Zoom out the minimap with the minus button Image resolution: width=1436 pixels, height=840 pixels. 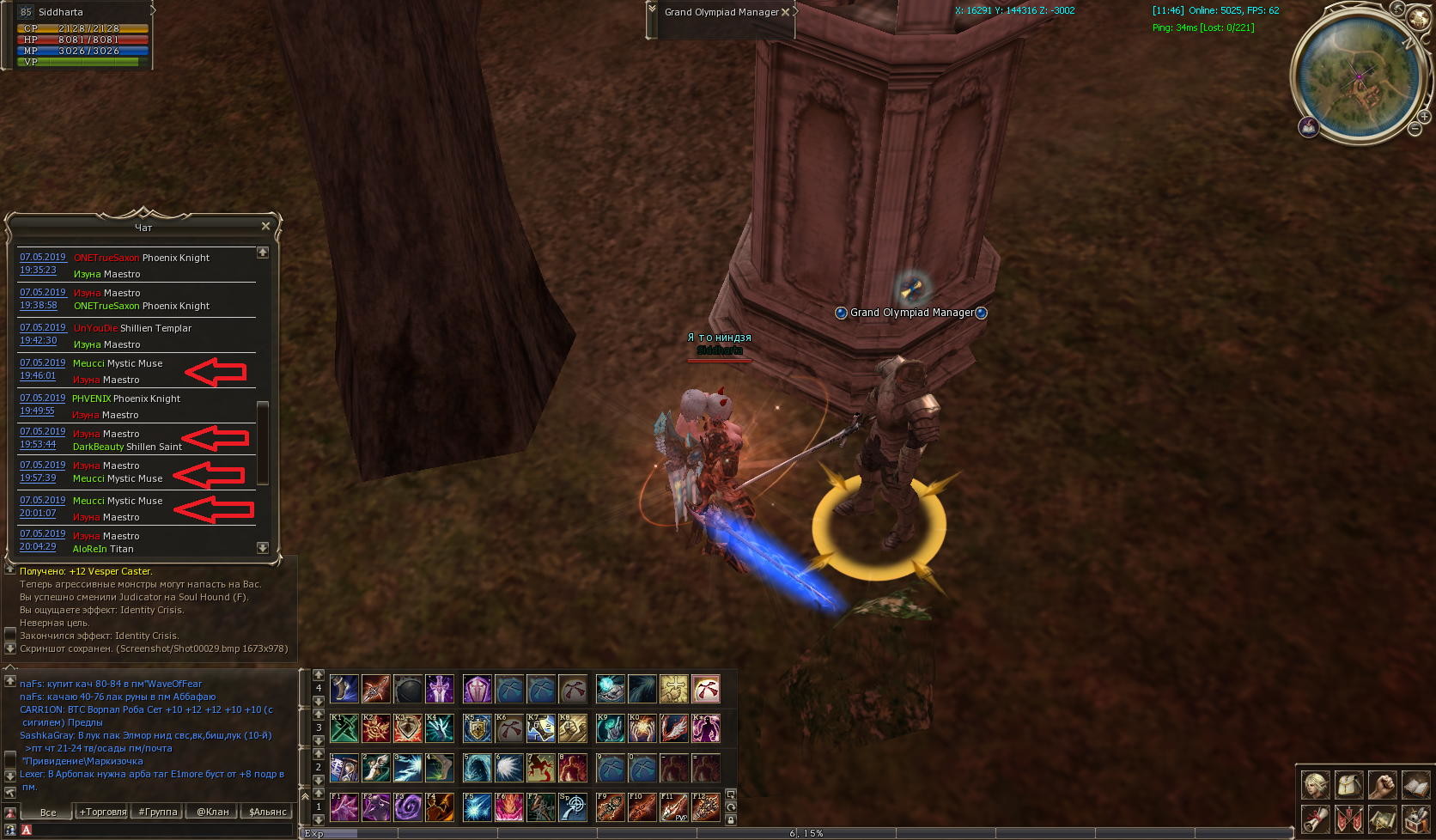pos(1415,129)
